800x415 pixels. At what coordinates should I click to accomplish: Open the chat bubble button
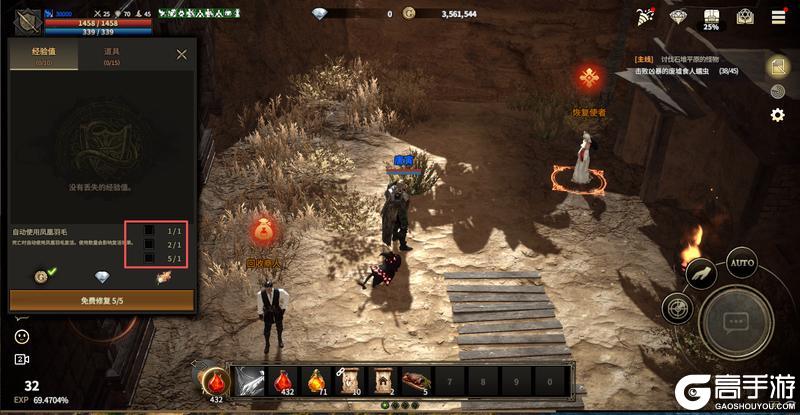pyautogui.click(x=737, y=322)
